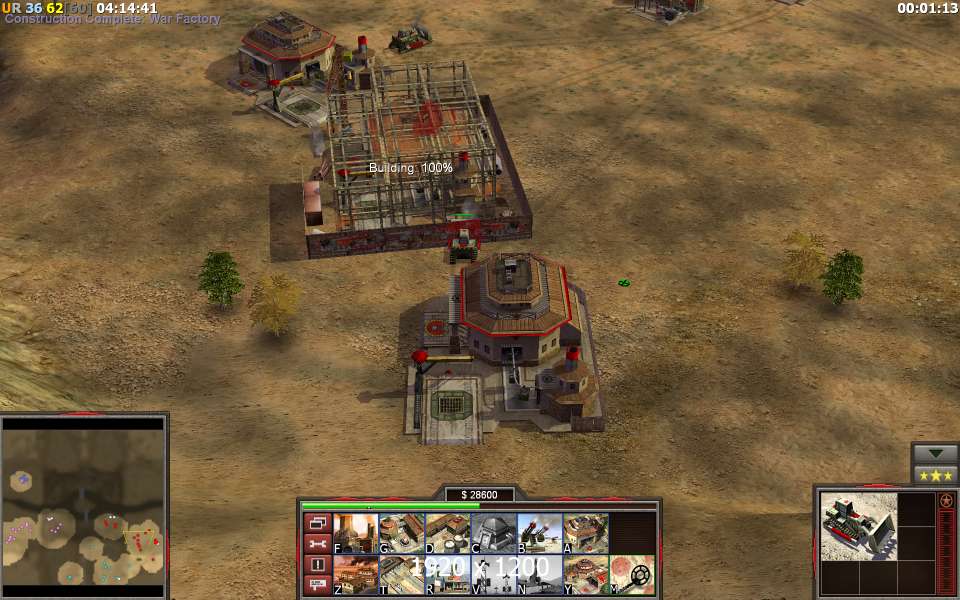Click the exclamation mark button
960x600 pixels.
click(x=317, y=565)
